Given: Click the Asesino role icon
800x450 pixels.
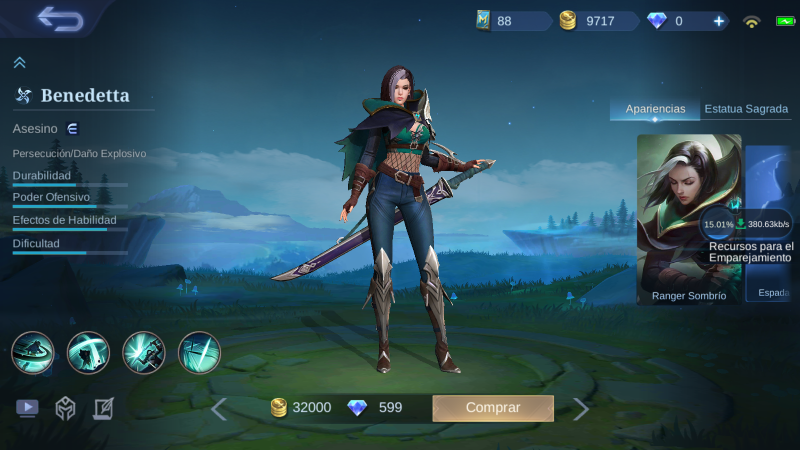Looking at the screenshot, I should (72, 129).
